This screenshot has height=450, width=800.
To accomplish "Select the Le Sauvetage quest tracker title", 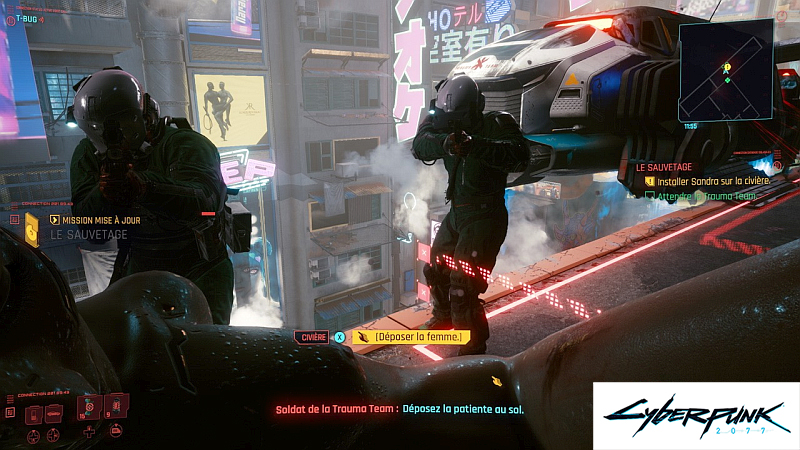I will (x=661, y=167).
